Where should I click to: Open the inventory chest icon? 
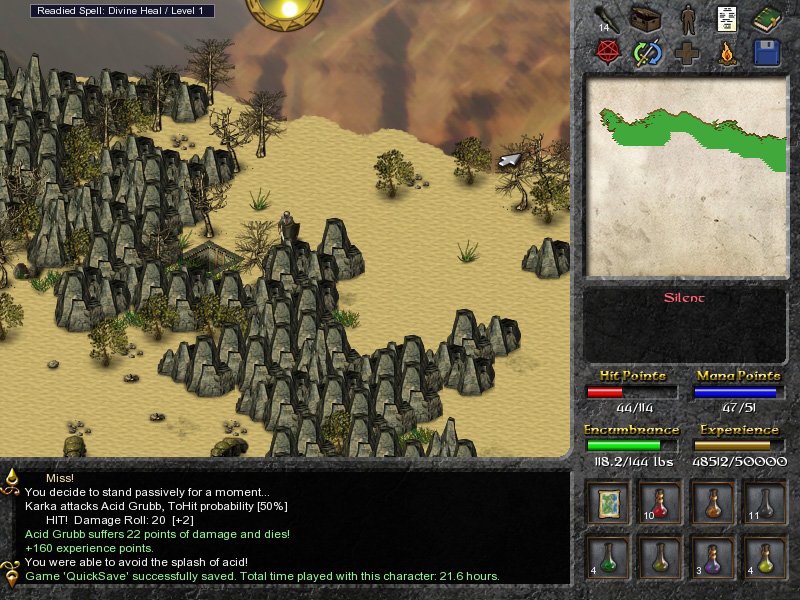click(648, 18)
